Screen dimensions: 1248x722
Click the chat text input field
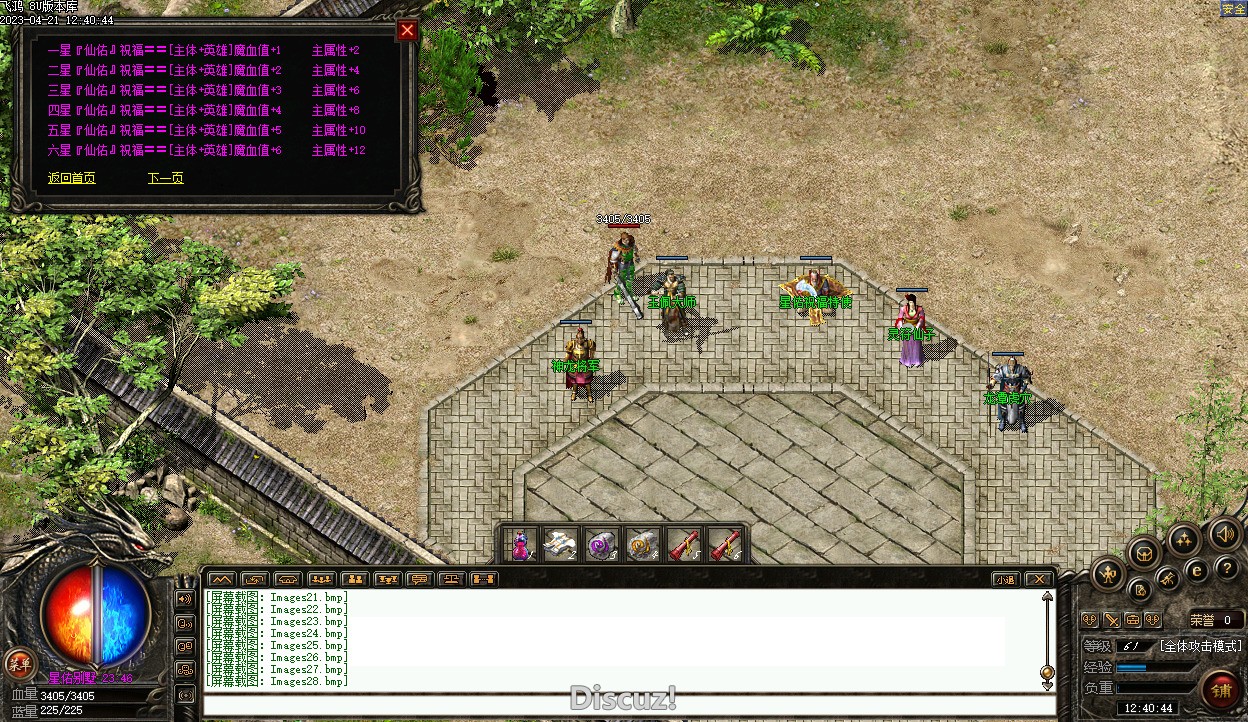(628, 705)
